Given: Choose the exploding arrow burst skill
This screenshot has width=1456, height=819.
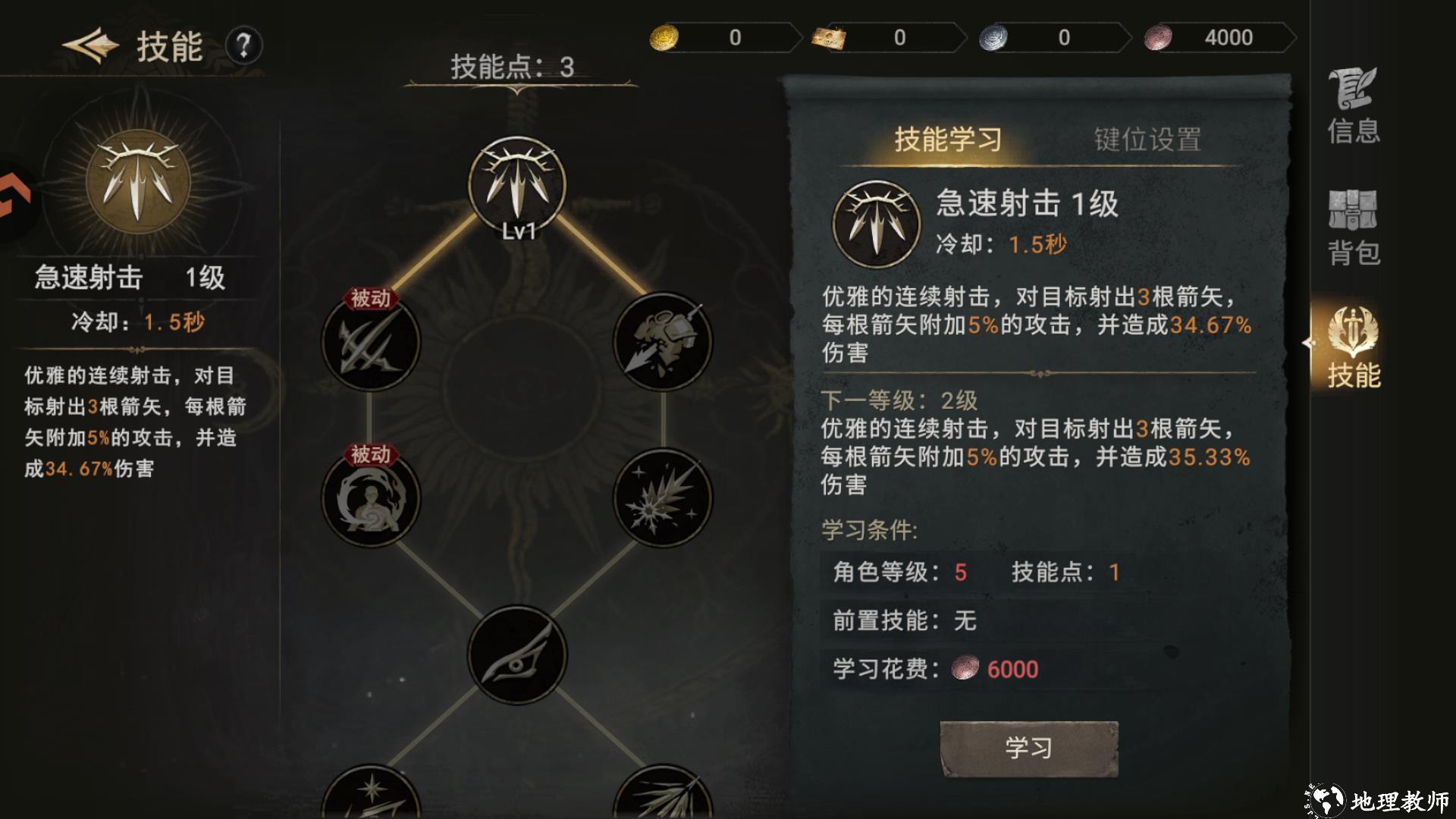Looking at the screenshot, I should pyautogui.click(x=663, y=498).
